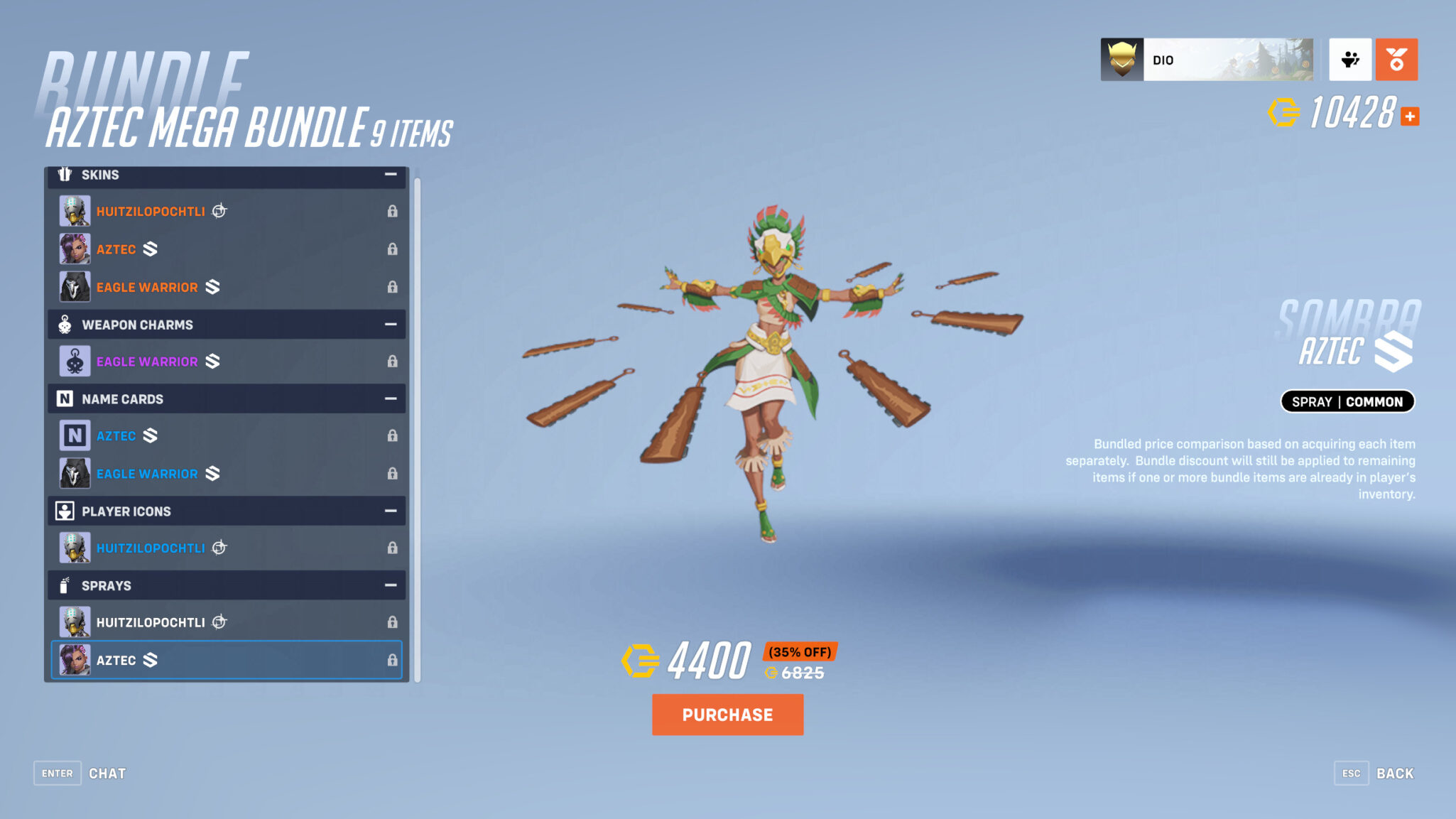This screenshot has width=1456, height=819.
Task: Click the Player Icons section icon
Action: tap(65, 511)
